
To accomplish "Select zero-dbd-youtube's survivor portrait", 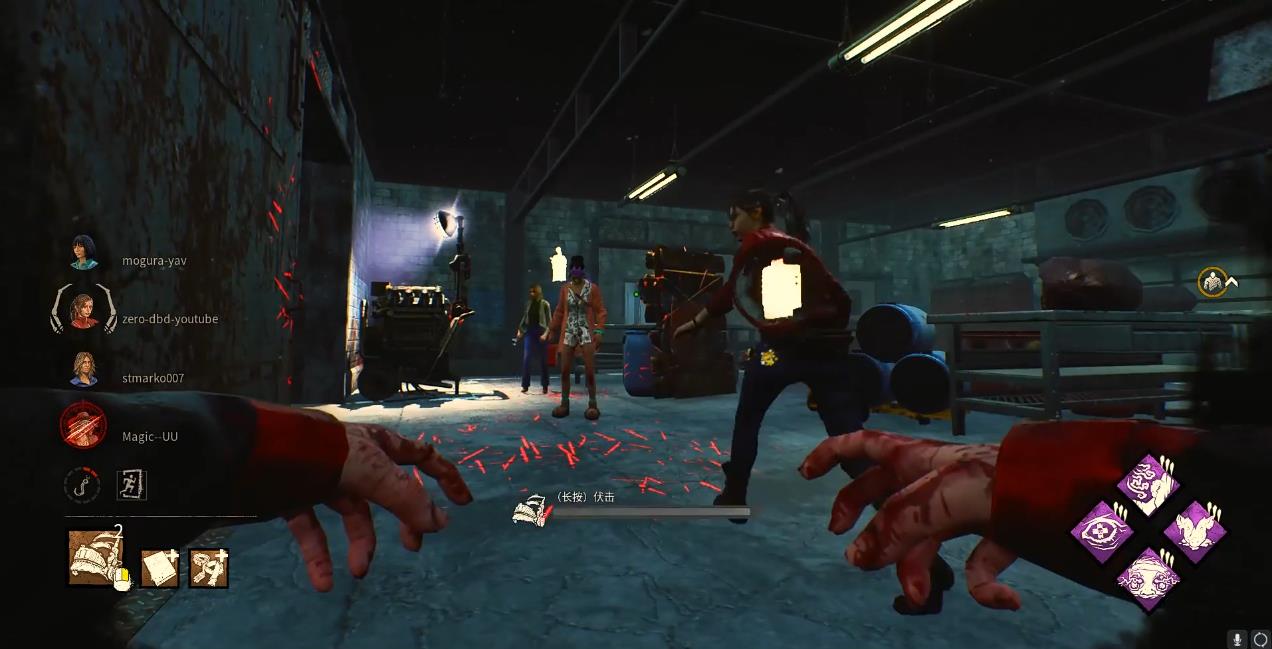I will coord(84,312).
